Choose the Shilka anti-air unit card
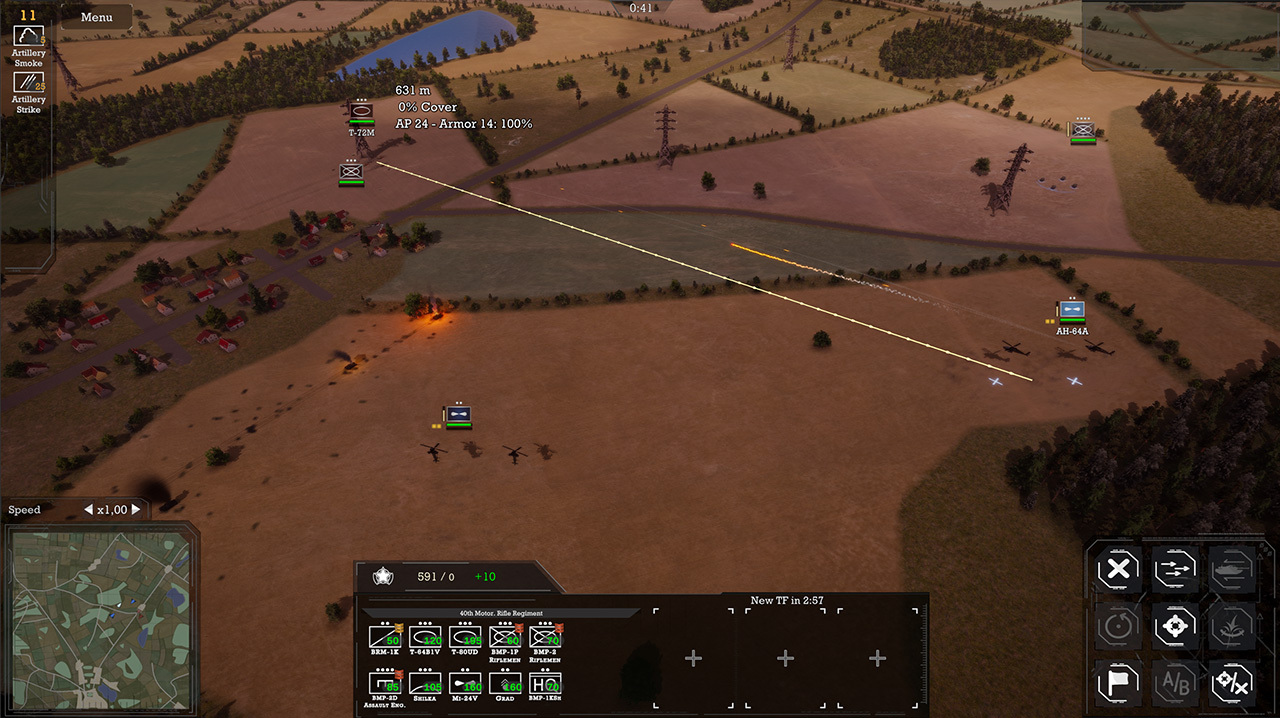1280x718 pixels. pyautogui.click(x=426, y=684)
